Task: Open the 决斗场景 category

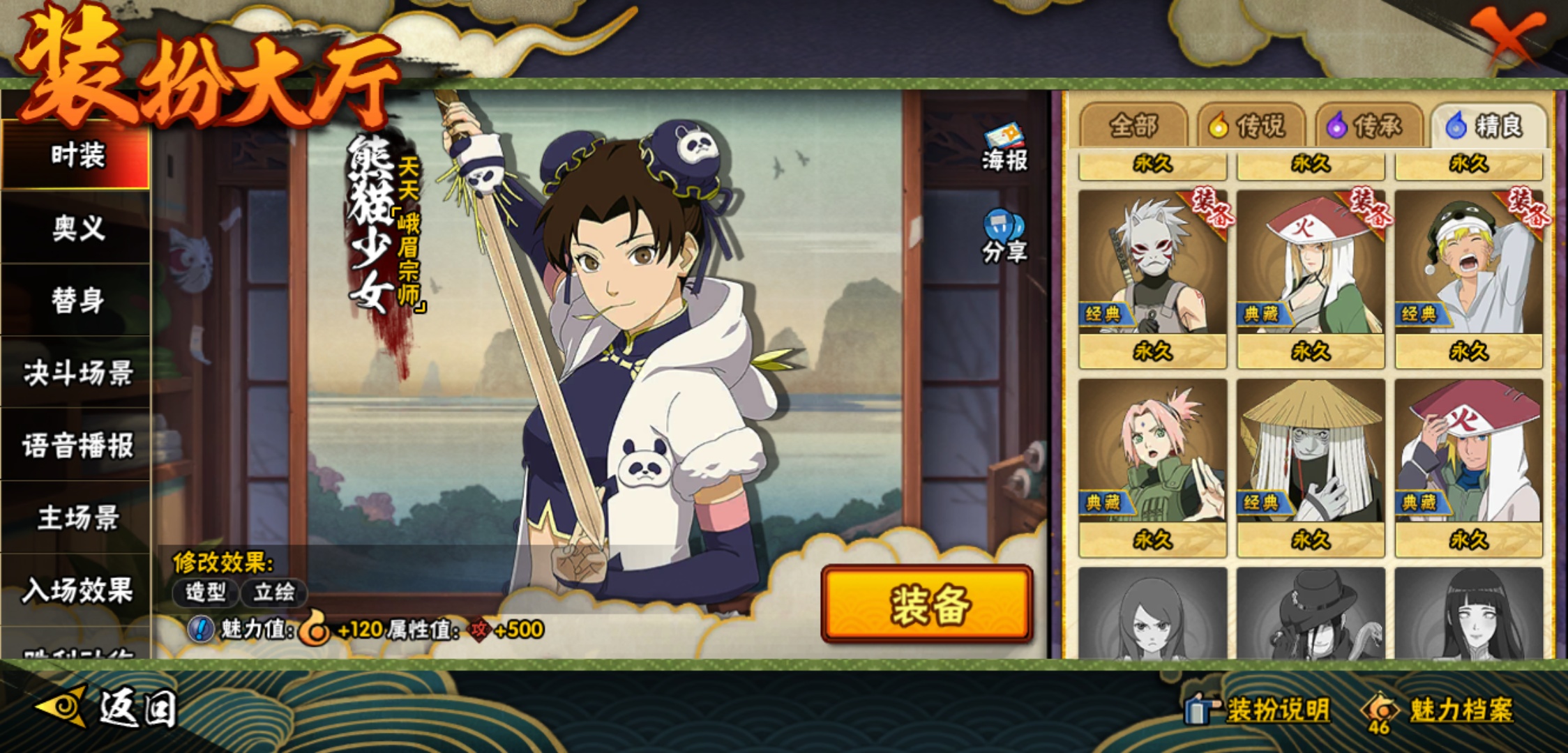Action: 77,373
